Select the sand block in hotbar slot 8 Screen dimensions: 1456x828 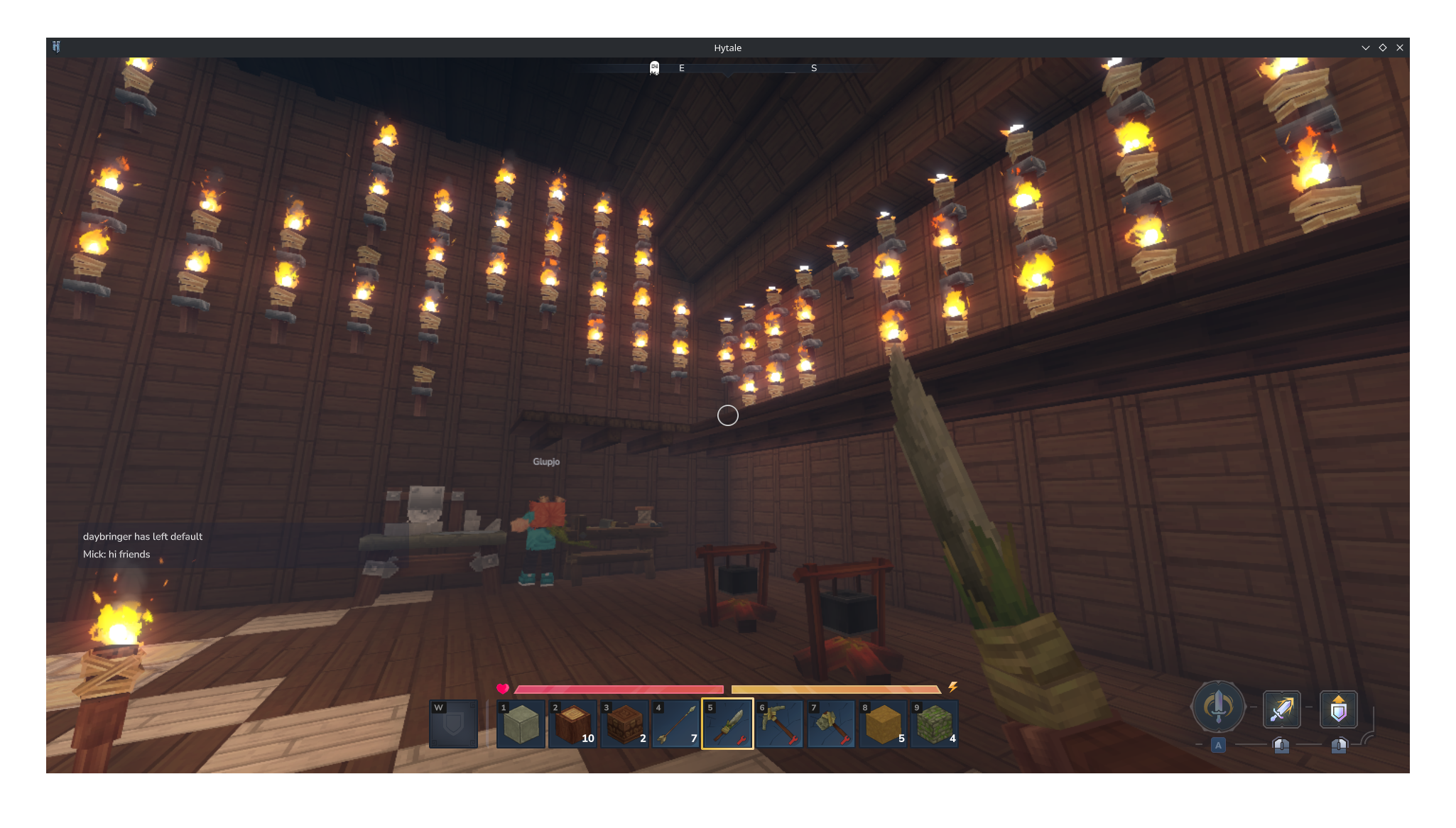(x=883, y=724)
